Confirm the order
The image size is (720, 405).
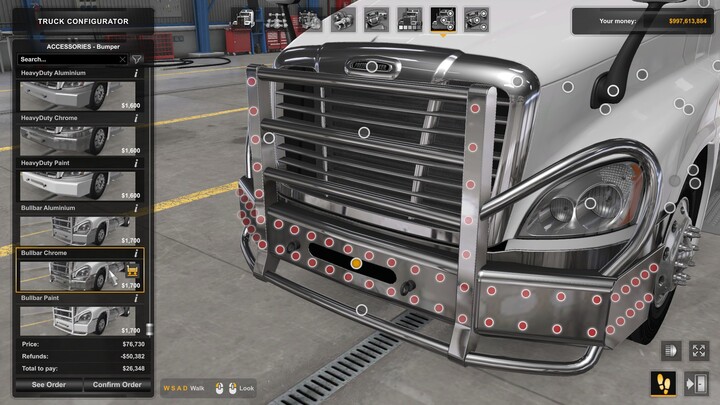(117, 384)
